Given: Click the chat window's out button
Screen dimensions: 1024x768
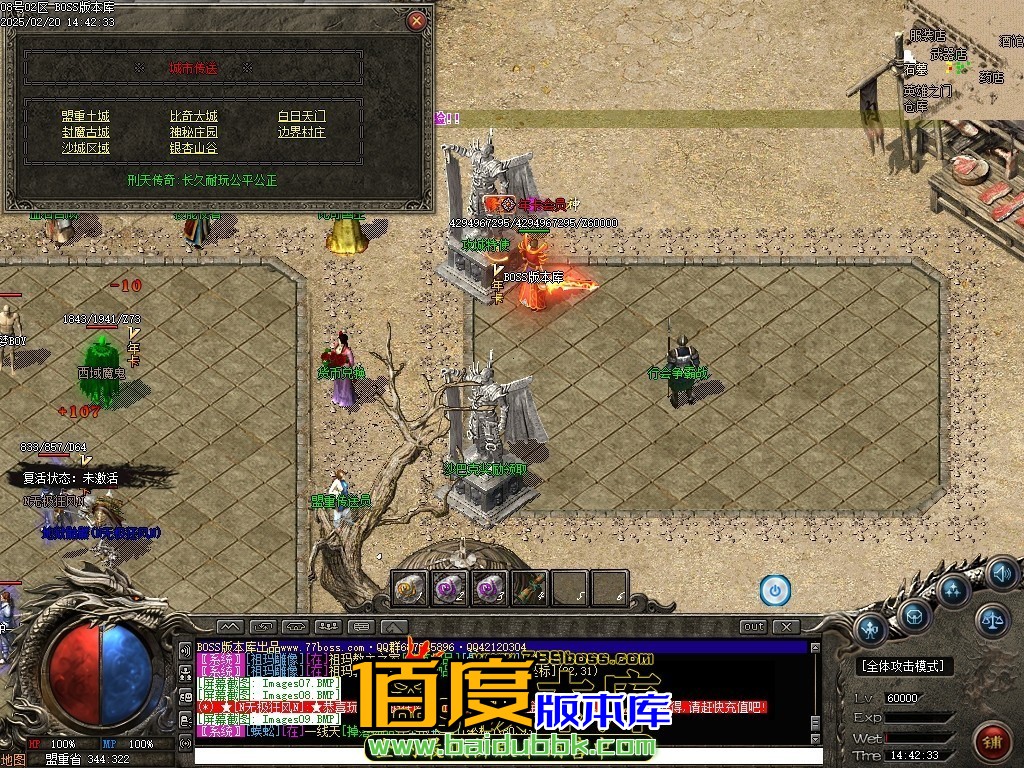Looking at the screenshot, I should [x=753, y=627].
